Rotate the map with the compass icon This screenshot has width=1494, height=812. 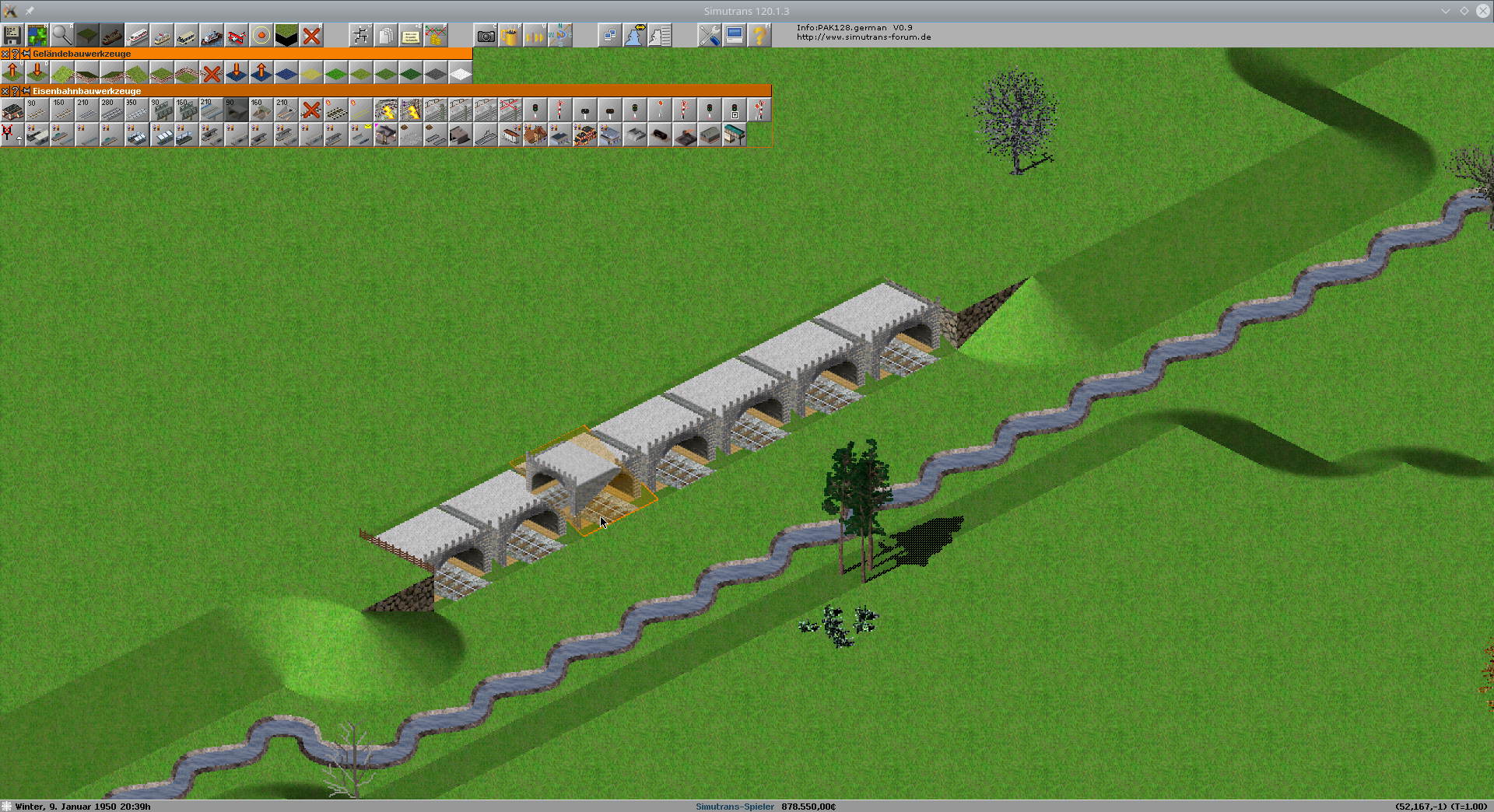pos(560,36)
